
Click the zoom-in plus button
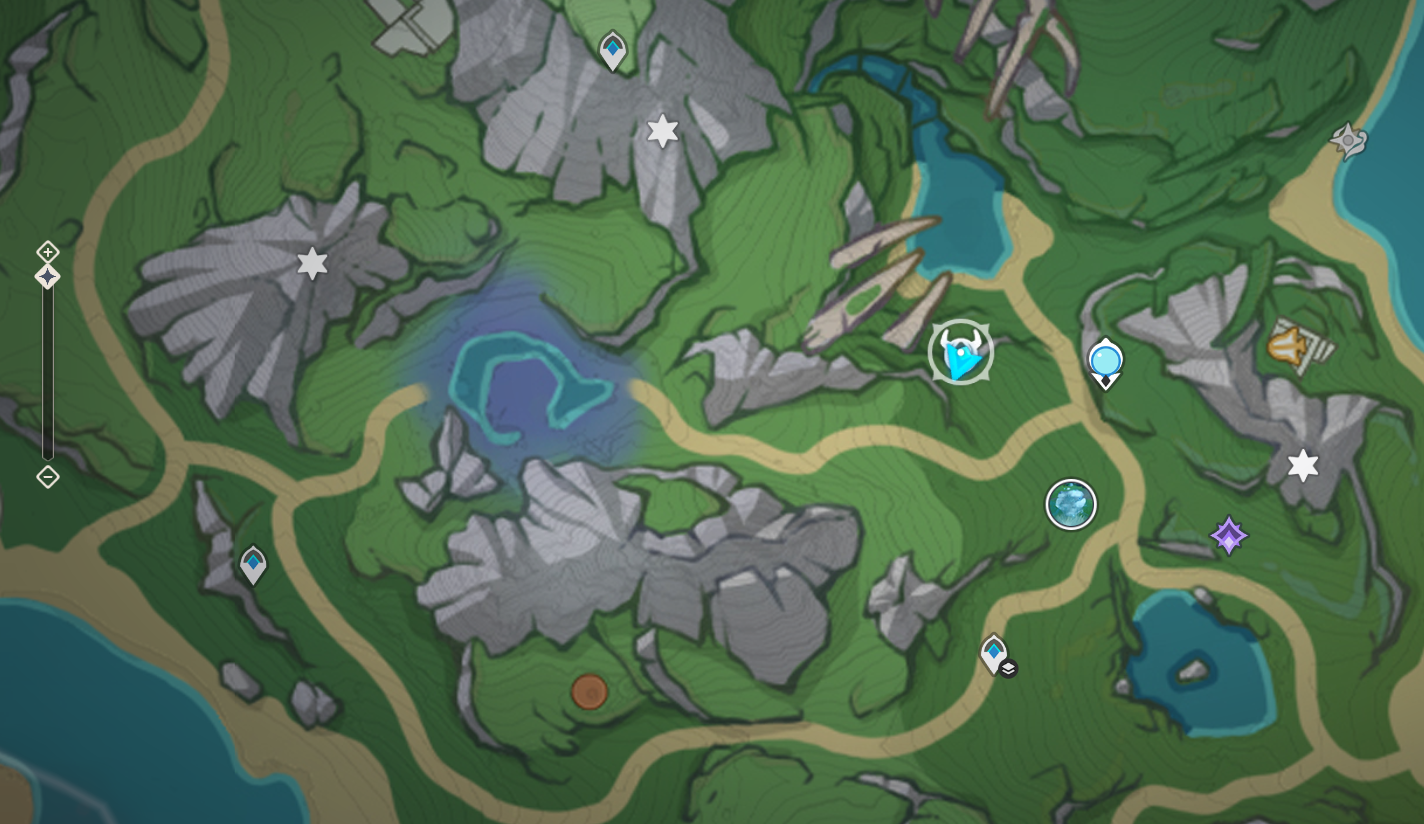(x=47, y=252)
